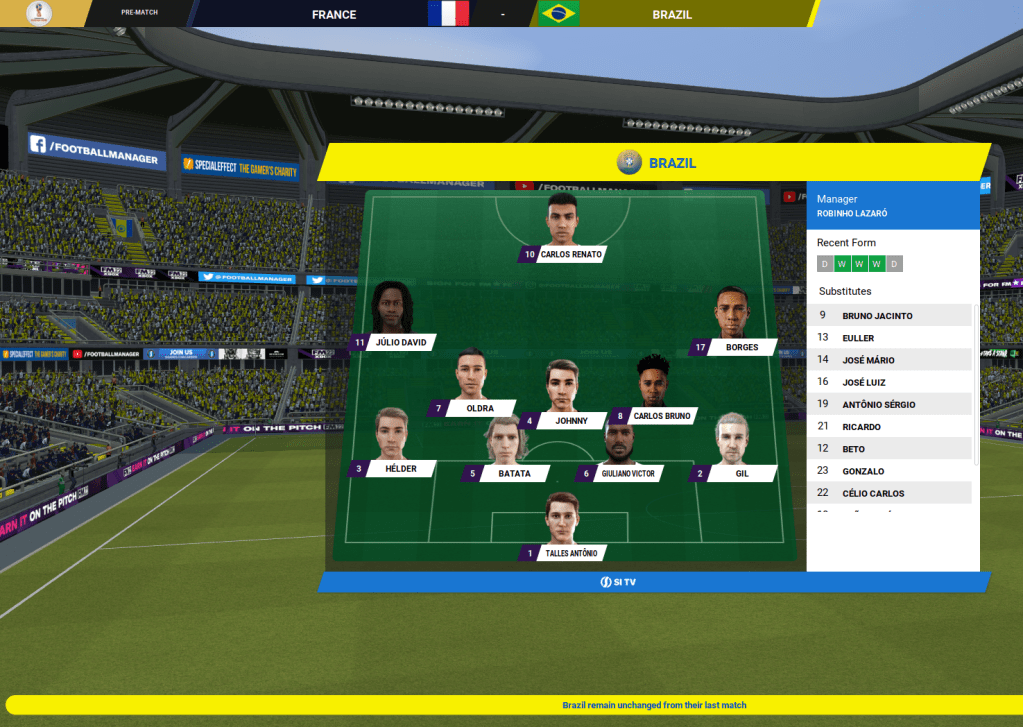View substitute Bruno Jacinto

pyautogui.click(x=877, y=316)
